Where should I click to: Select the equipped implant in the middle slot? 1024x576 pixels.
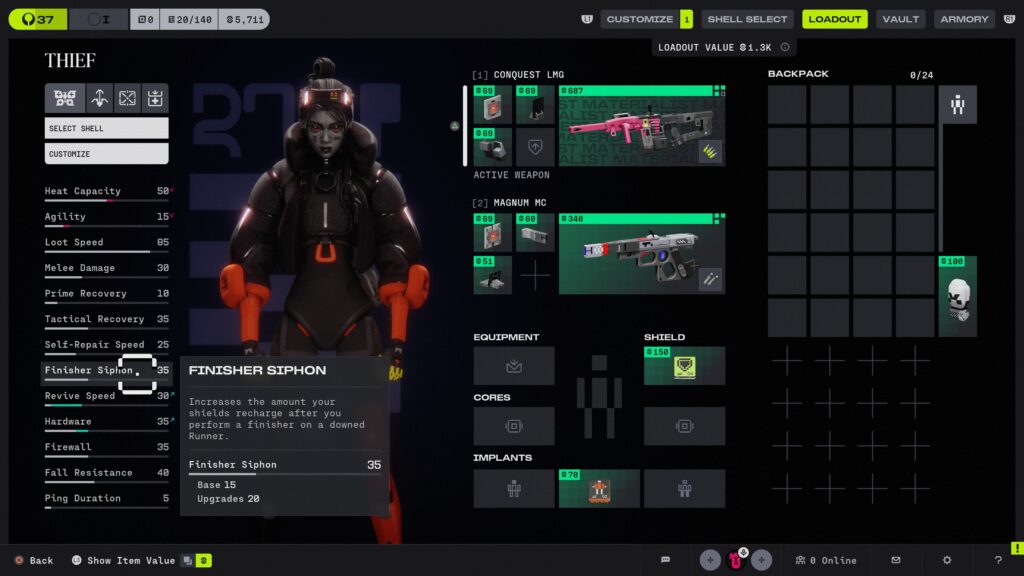[x=599, y=488]
